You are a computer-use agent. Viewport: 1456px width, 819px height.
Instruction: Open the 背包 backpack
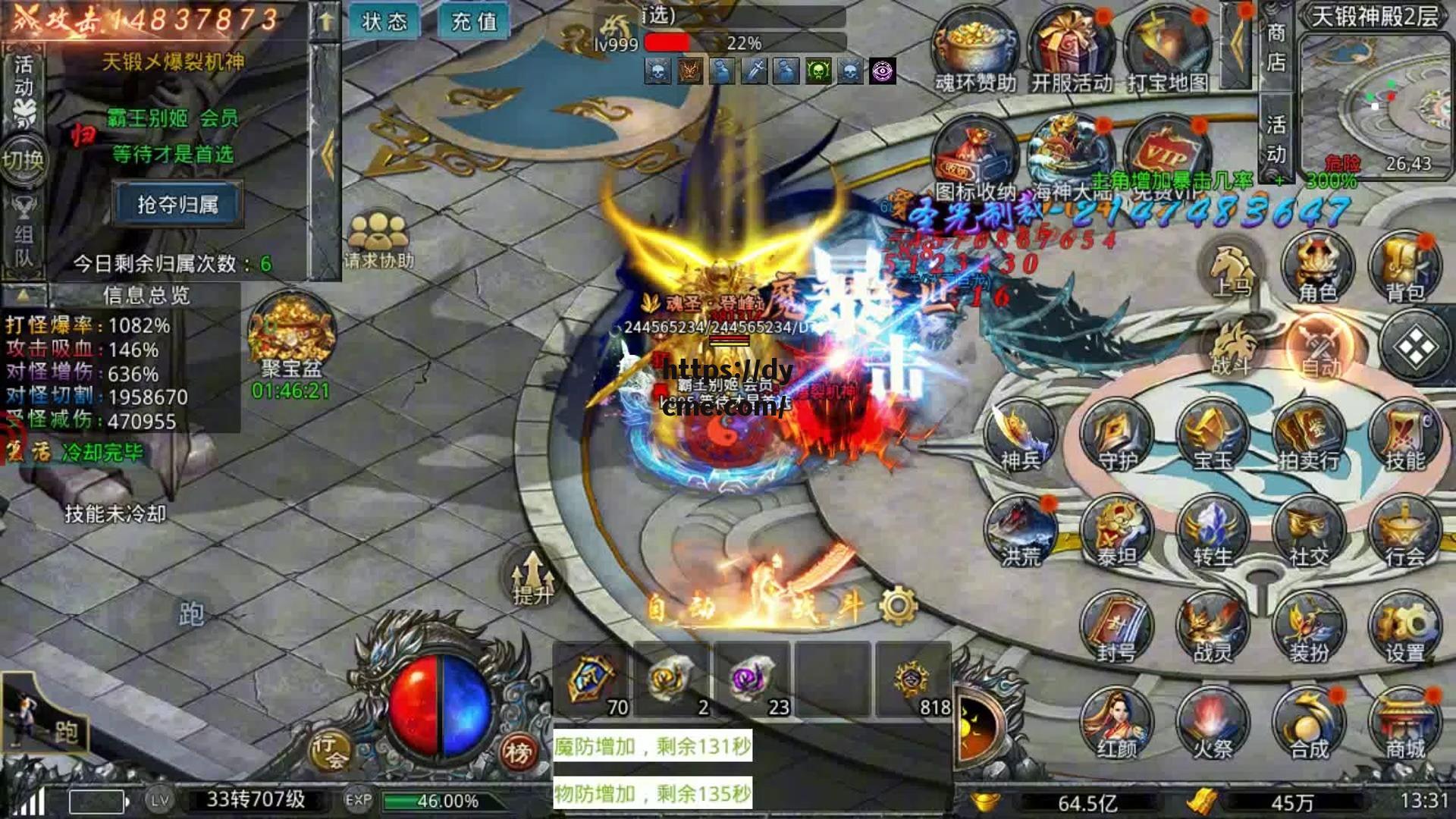click(1405, 267)
